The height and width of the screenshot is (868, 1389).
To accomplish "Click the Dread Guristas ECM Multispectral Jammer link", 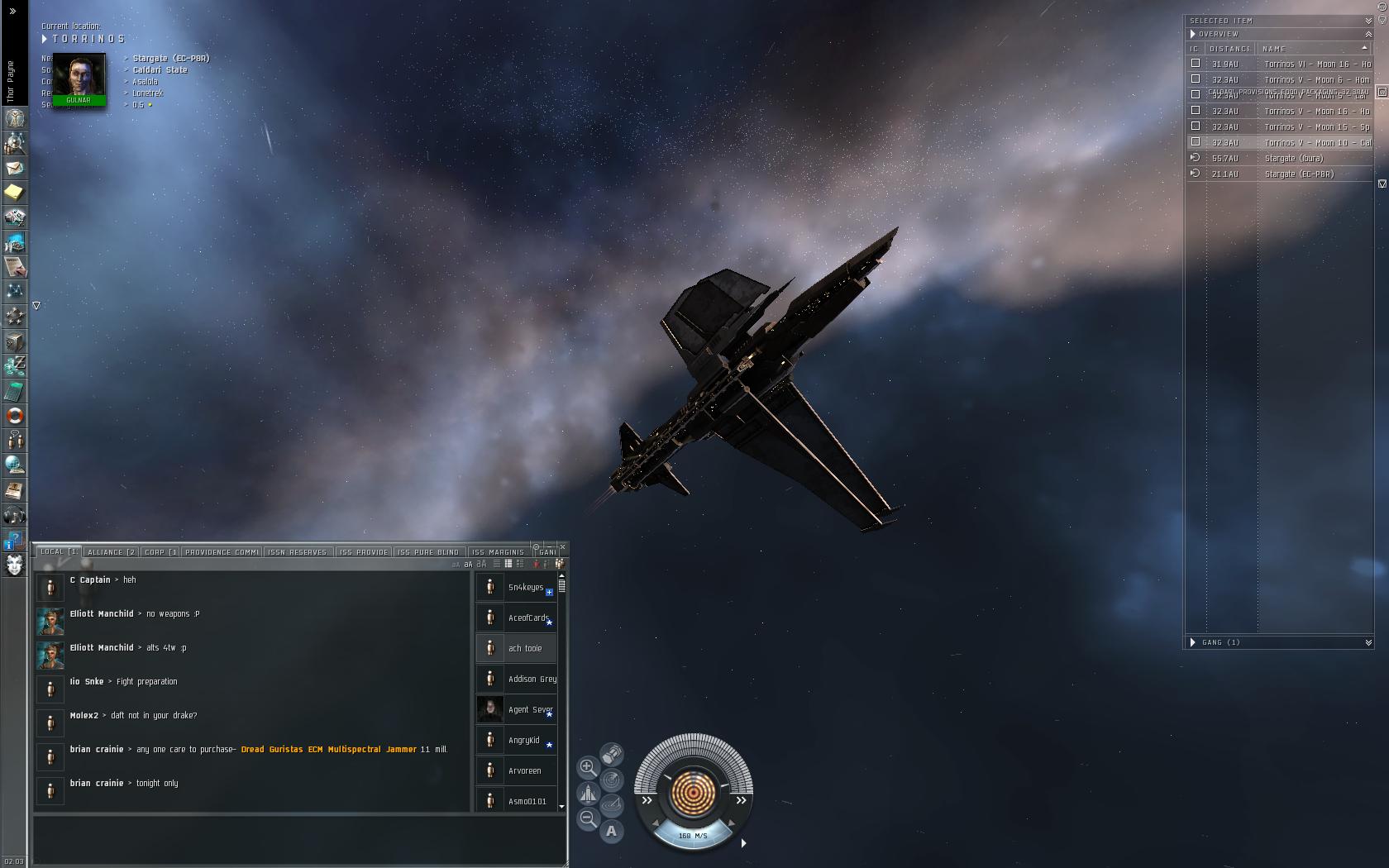I will click(328, 750).
